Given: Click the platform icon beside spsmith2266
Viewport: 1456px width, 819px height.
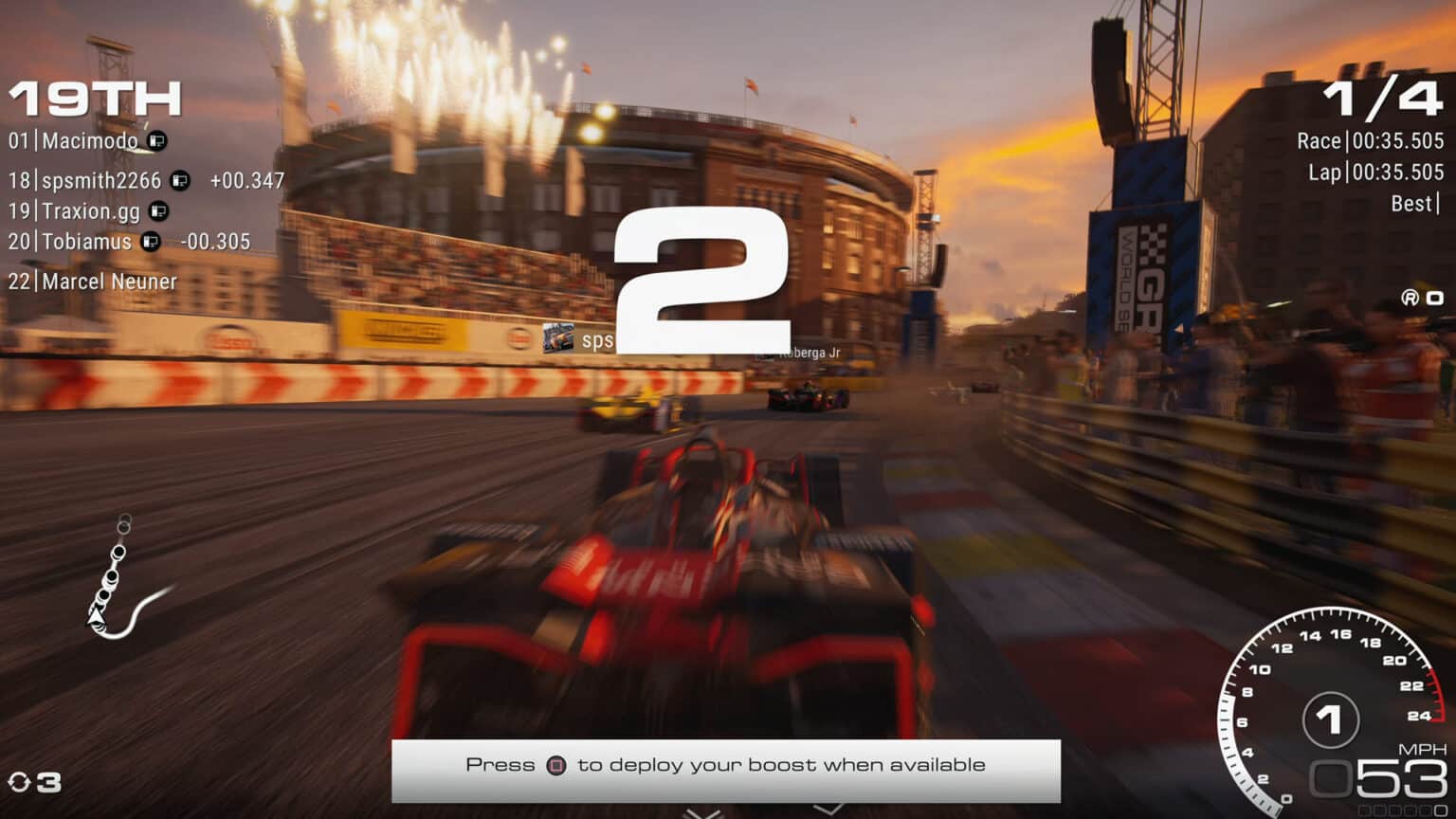Looking at the screenshot, I should coord(182,180).
